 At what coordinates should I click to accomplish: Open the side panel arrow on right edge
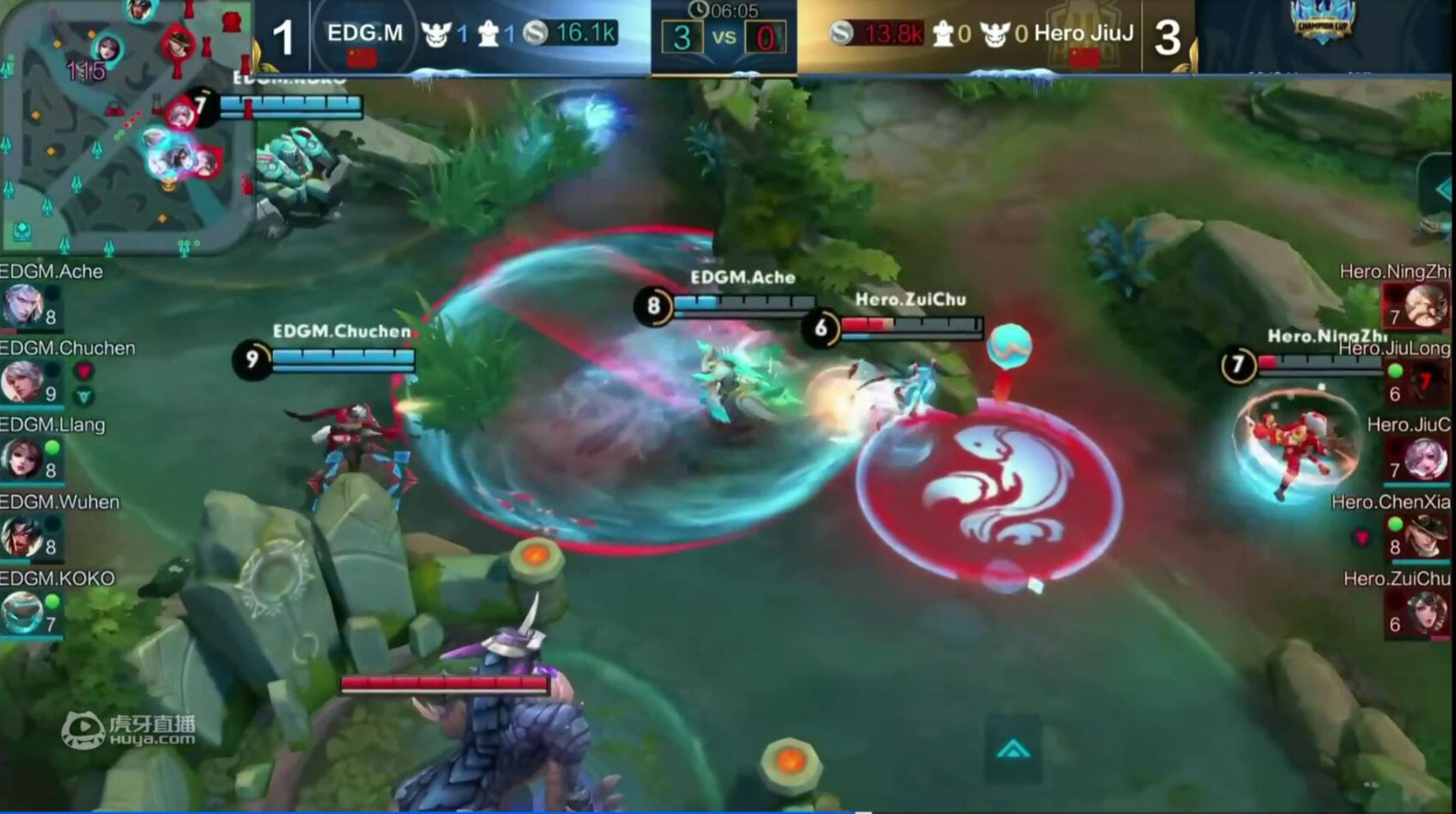click(x=1441, y=190)
